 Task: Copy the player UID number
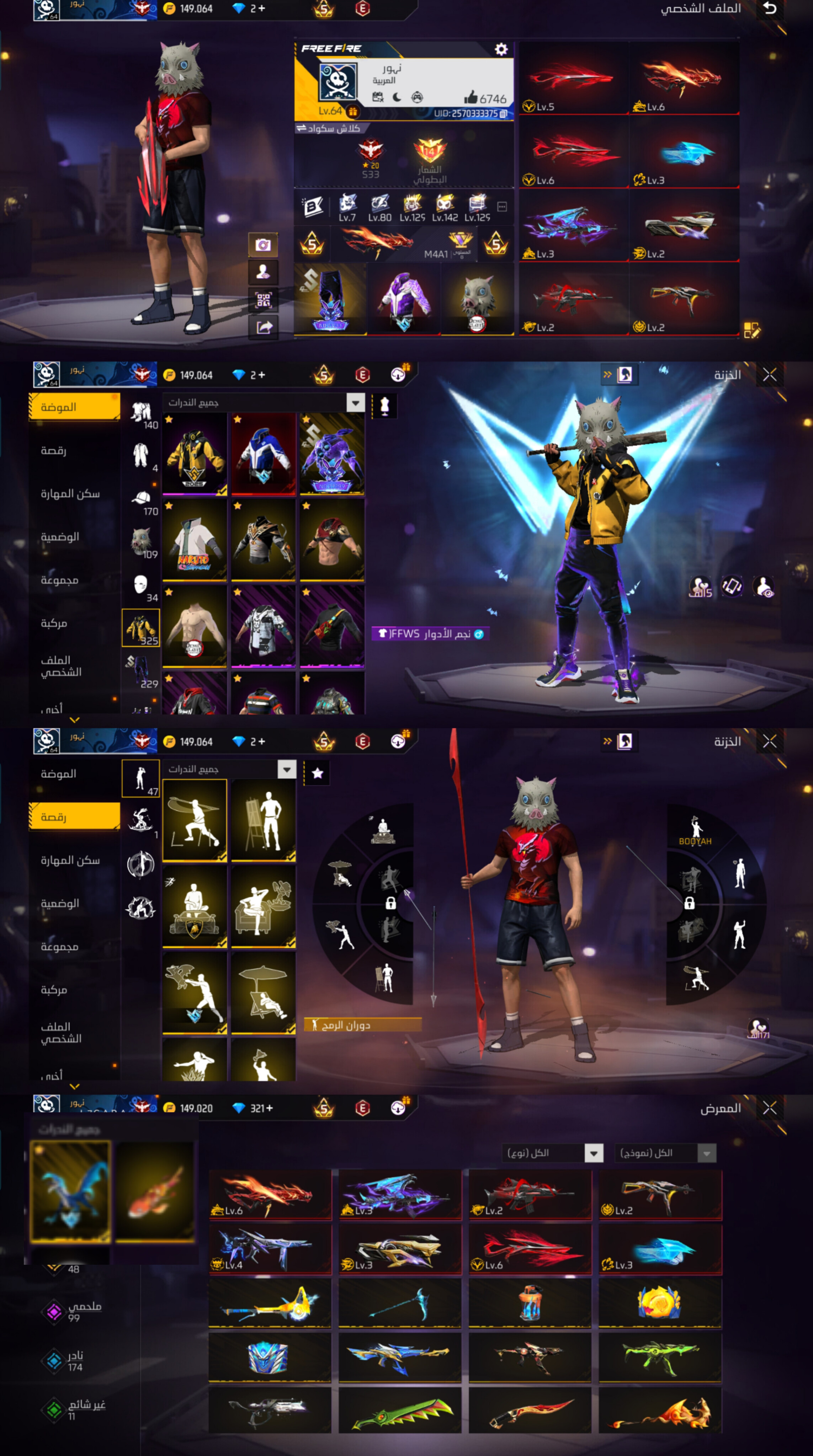pos(503,114)
